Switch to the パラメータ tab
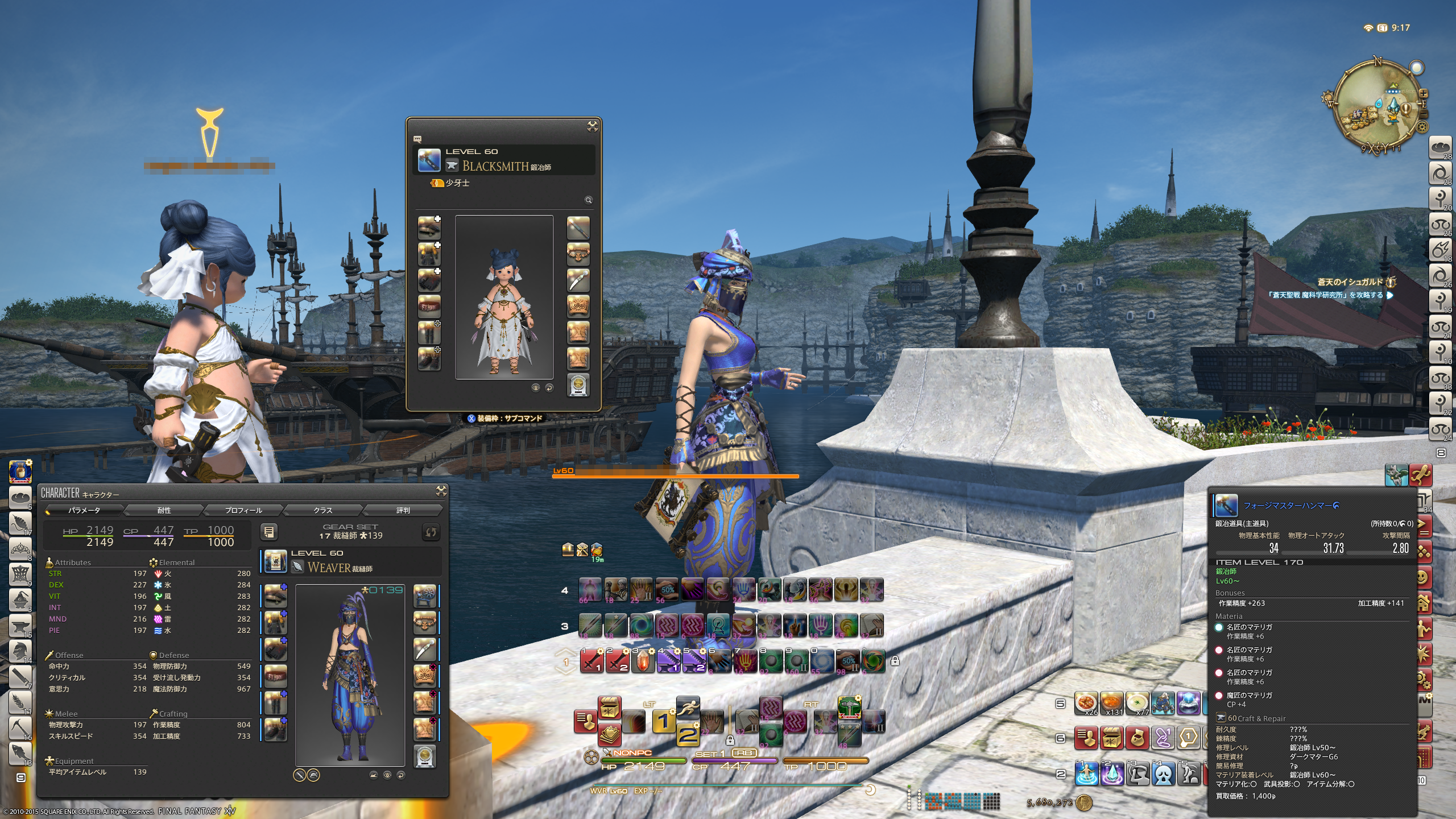 point(84,510)
